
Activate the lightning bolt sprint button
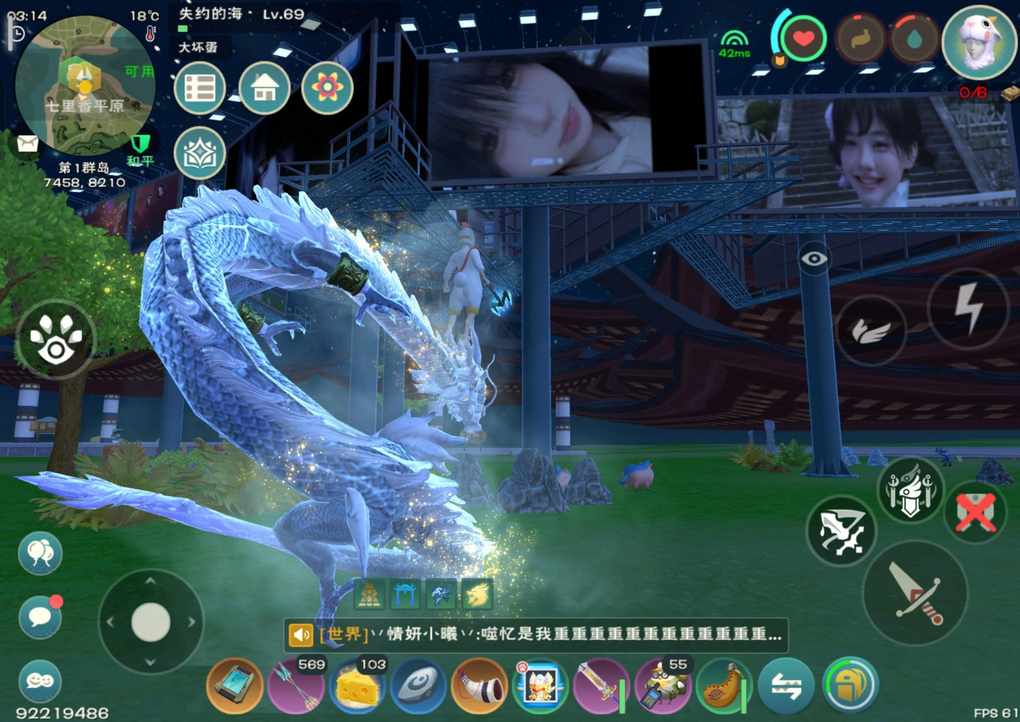967,309
